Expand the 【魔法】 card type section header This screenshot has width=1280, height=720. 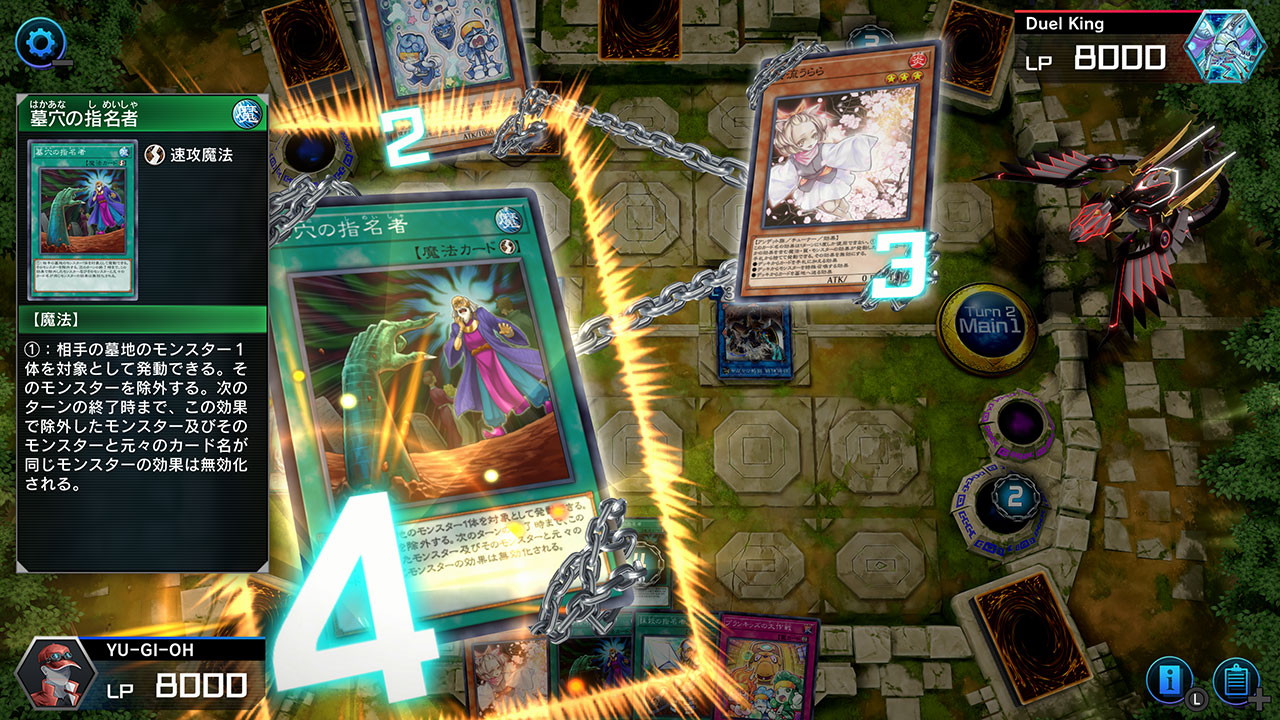click(x=140, y=317)
